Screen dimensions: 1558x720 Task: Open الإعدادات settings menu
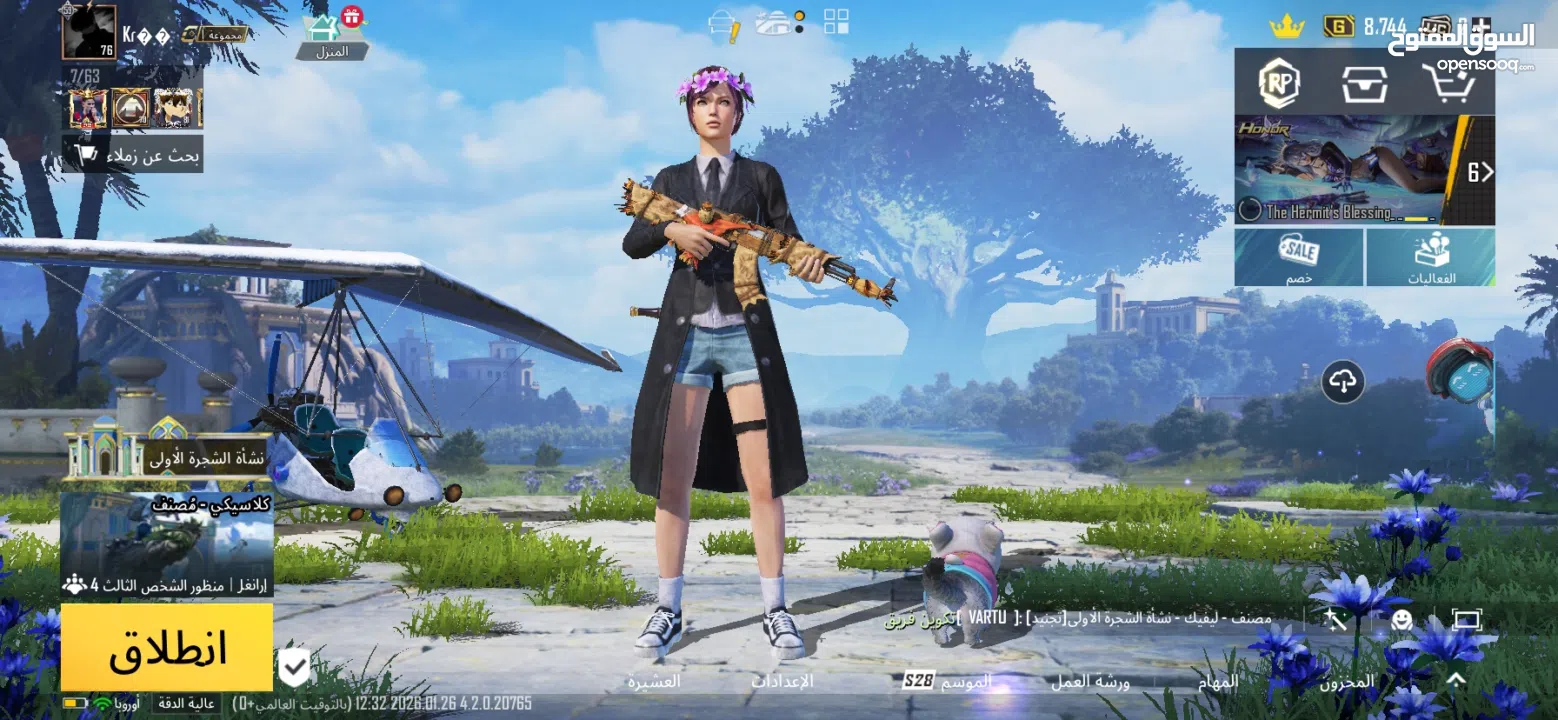(782, 681)
